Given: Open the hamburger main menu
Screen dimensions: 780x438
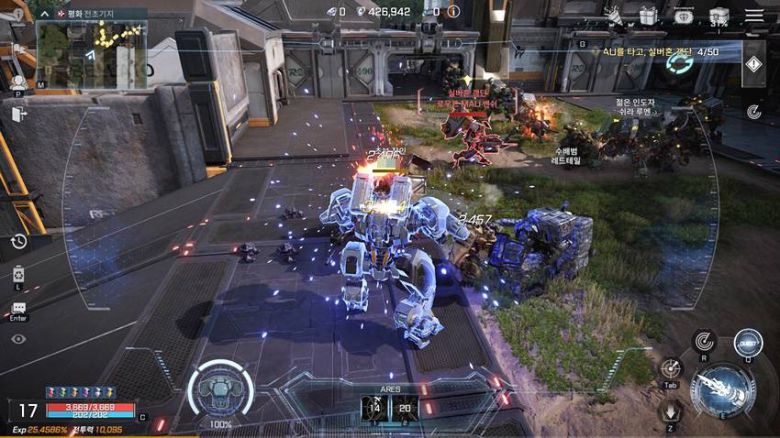Looking at the screenshot, I should pyautogui.click(x=754, y=15).
